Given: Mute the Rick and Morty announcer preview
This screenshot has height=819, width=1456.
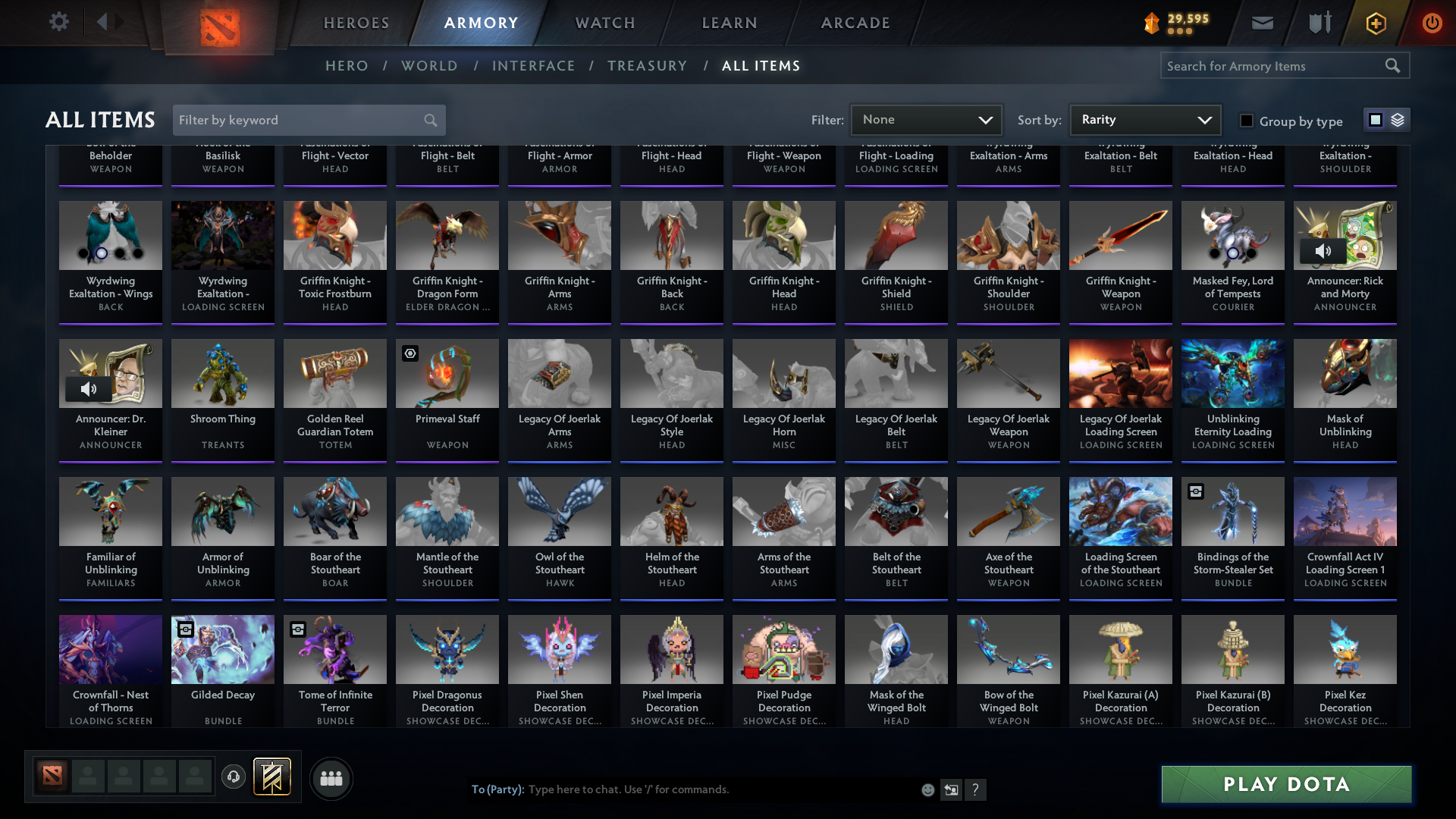Looking at the screenshot, I should point(1324,250).
